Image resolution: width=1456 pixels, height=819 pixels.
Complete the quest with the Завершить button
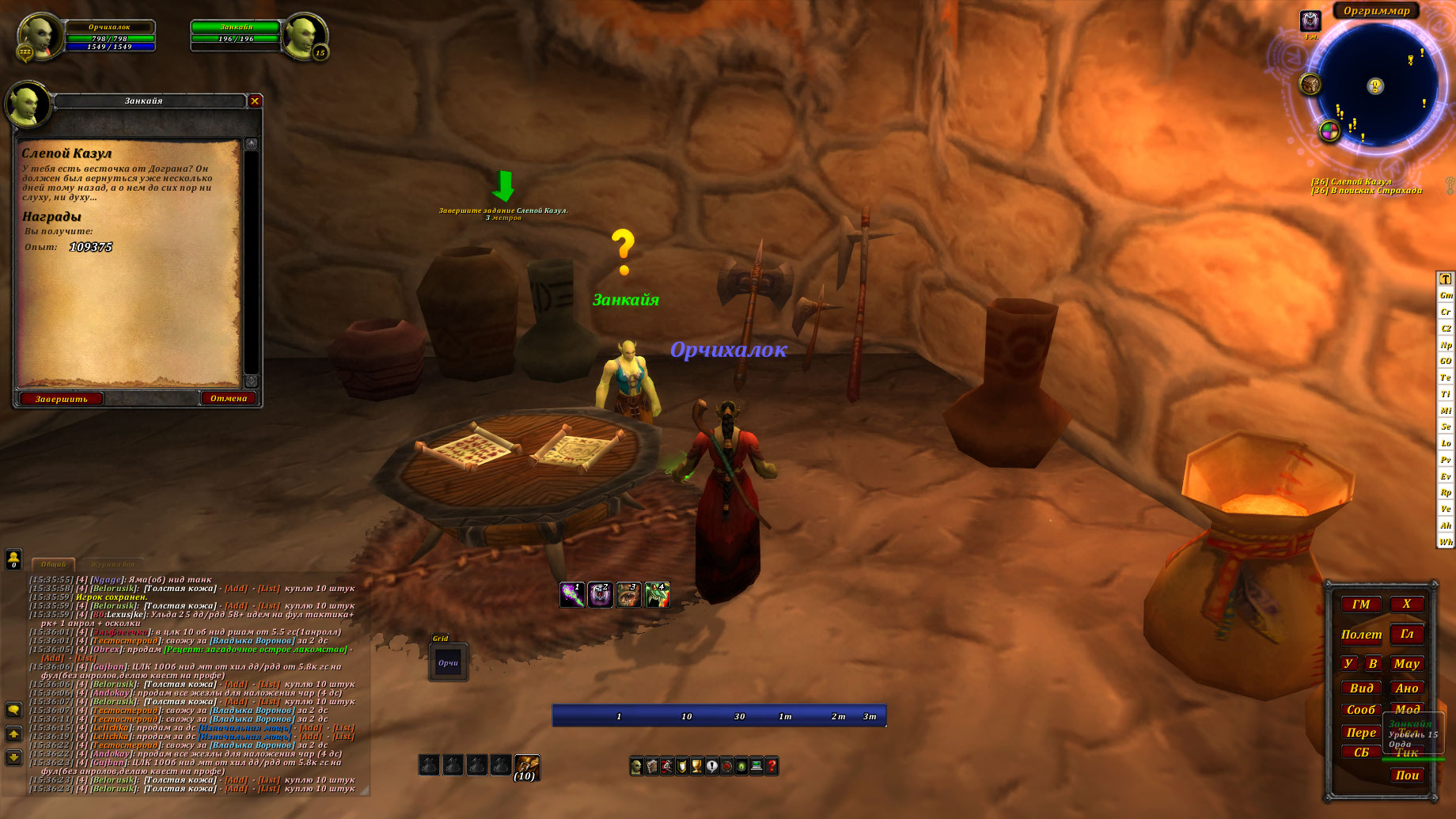point(61,399)
